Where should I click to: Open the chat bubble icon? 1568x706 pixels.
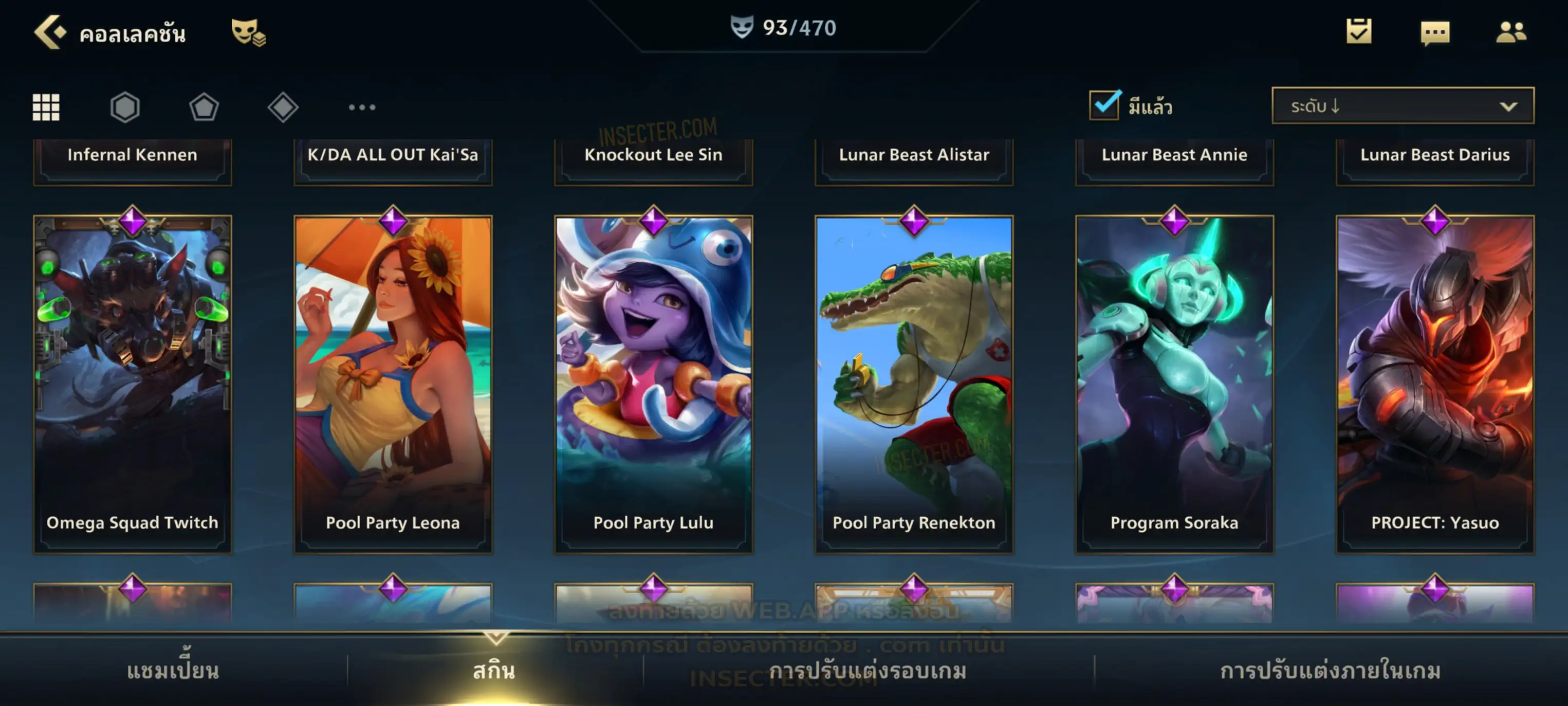(x=1435, y=32)
